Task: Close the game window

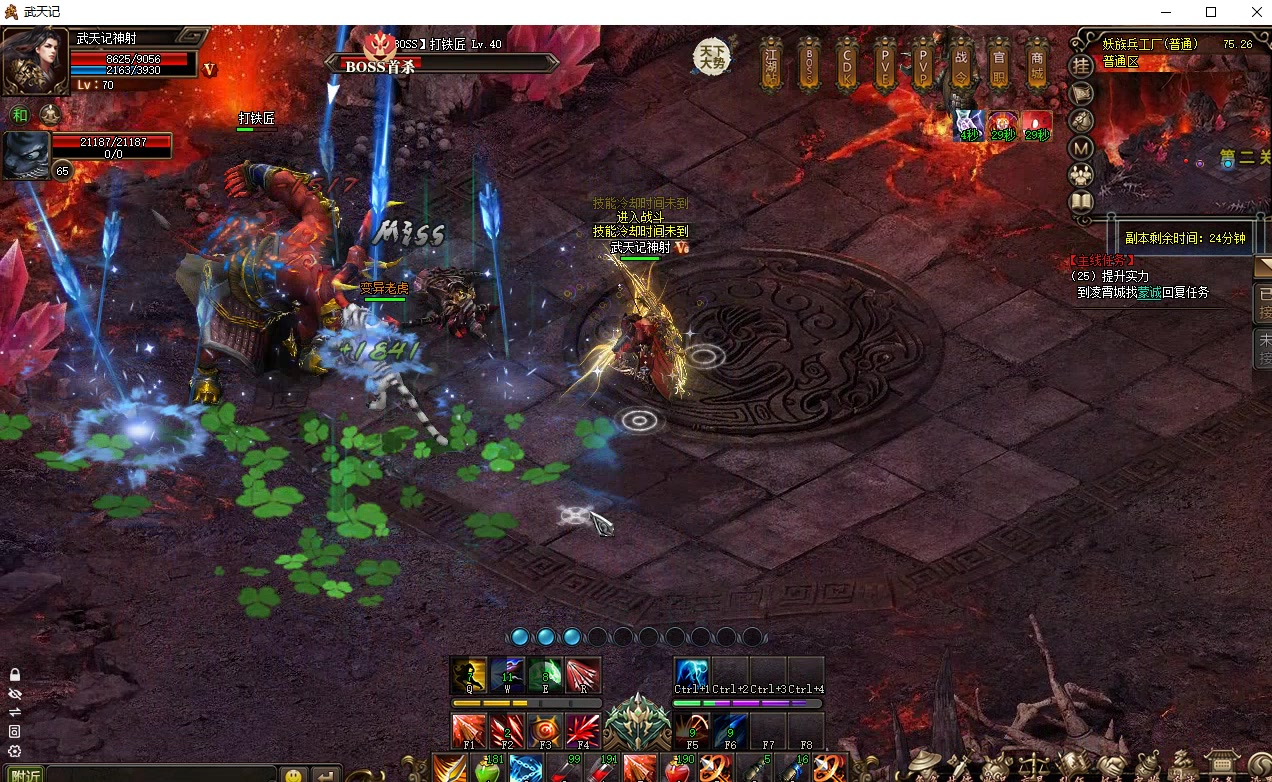Action: pyautogui.click(x=1257, y=12)
